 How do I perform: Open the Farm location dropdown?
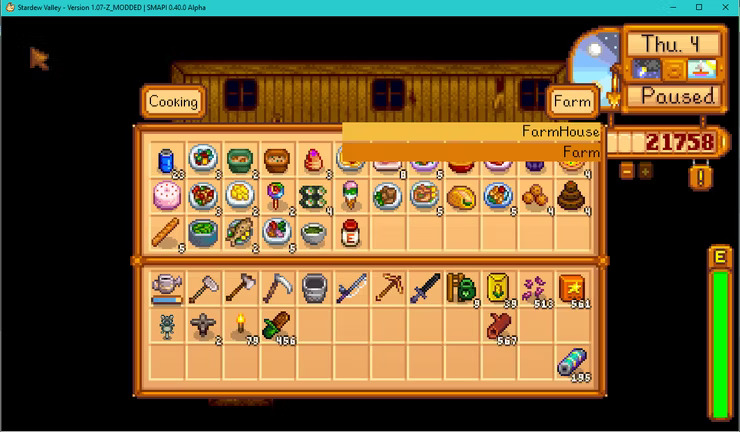572,101
